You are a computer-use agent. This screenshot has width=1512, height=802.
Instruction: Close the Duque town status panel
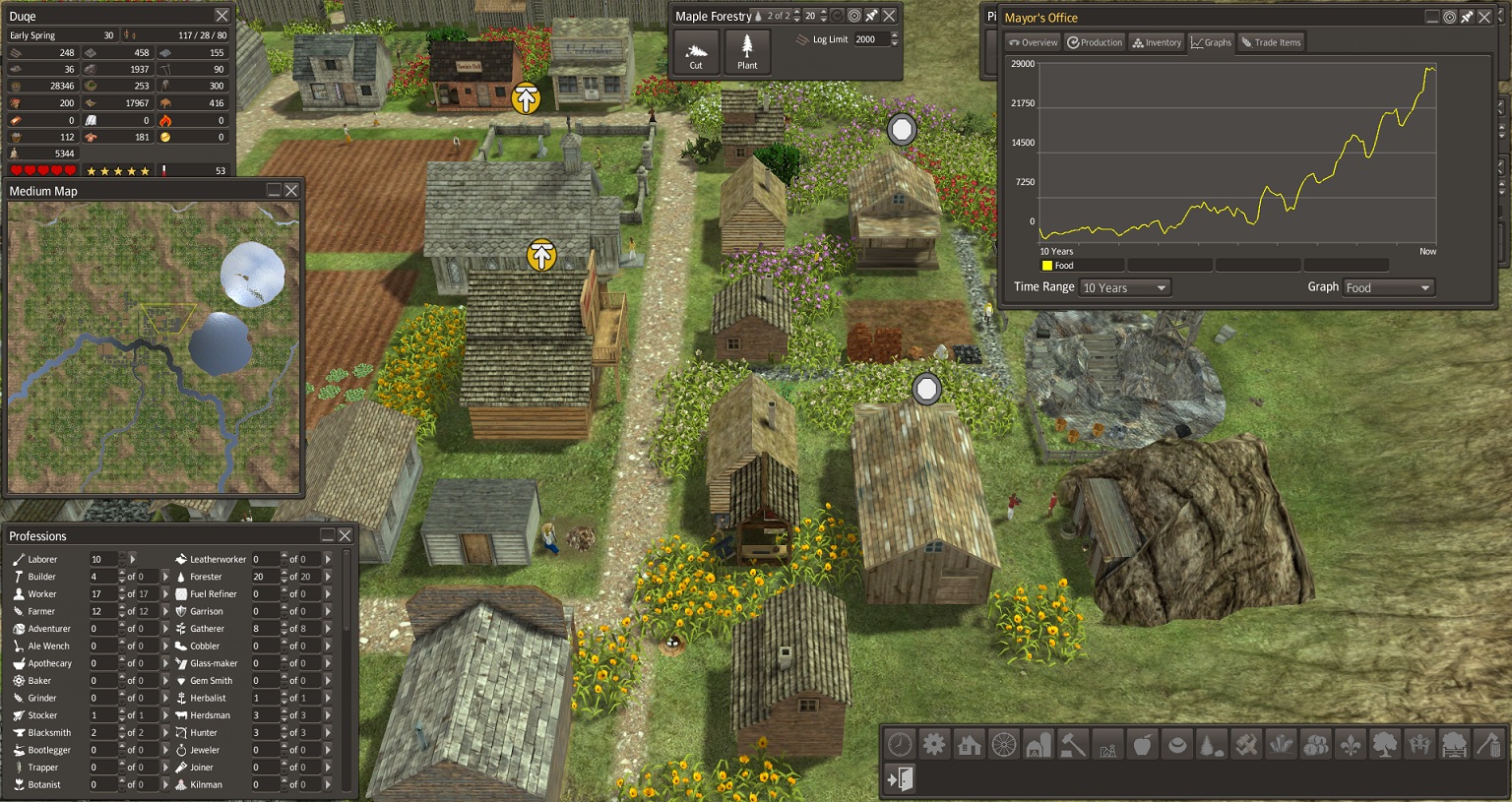221,16
